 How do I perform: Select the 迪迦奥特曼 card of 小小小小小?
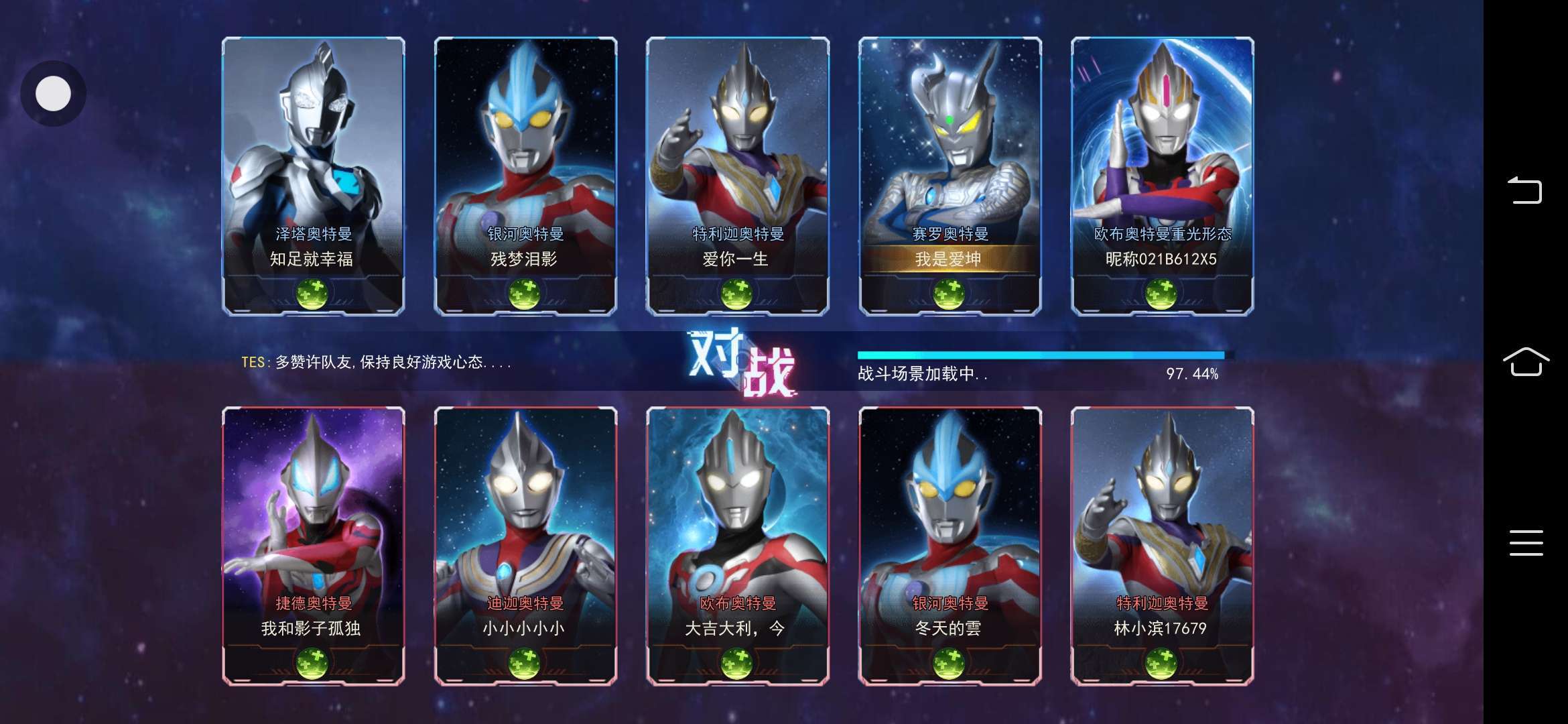tap(525, 545)
